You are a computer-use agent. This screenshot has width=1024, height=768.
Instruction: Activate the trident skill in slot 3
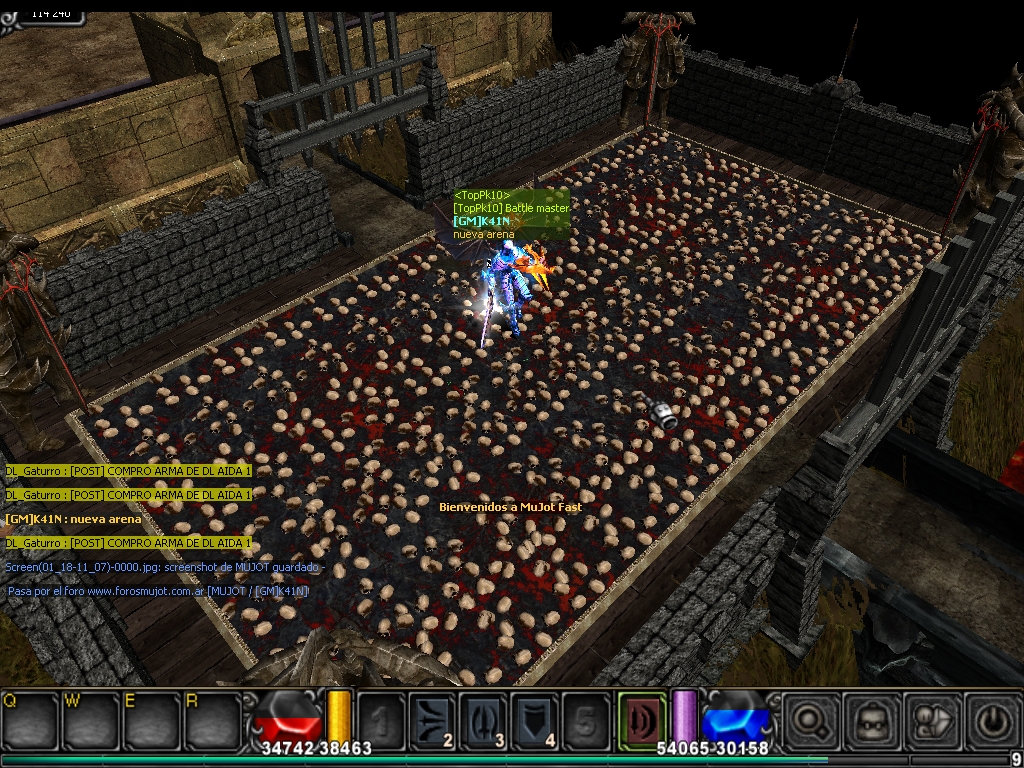(x=484, y=721)
